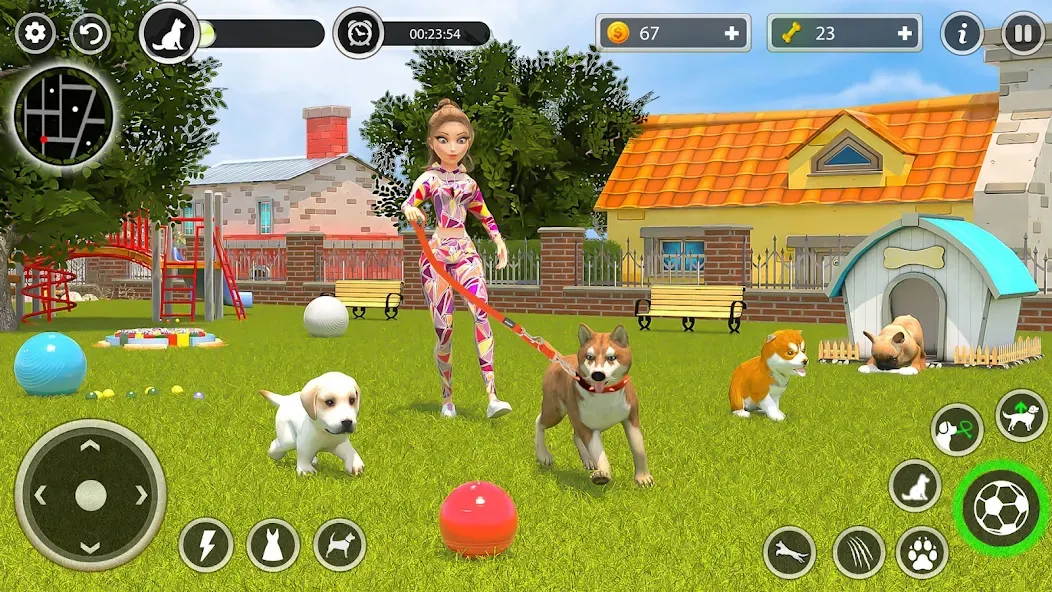Tap the up arrow on the movement pad
This screenshot has width=1052, height=592.
90,446
